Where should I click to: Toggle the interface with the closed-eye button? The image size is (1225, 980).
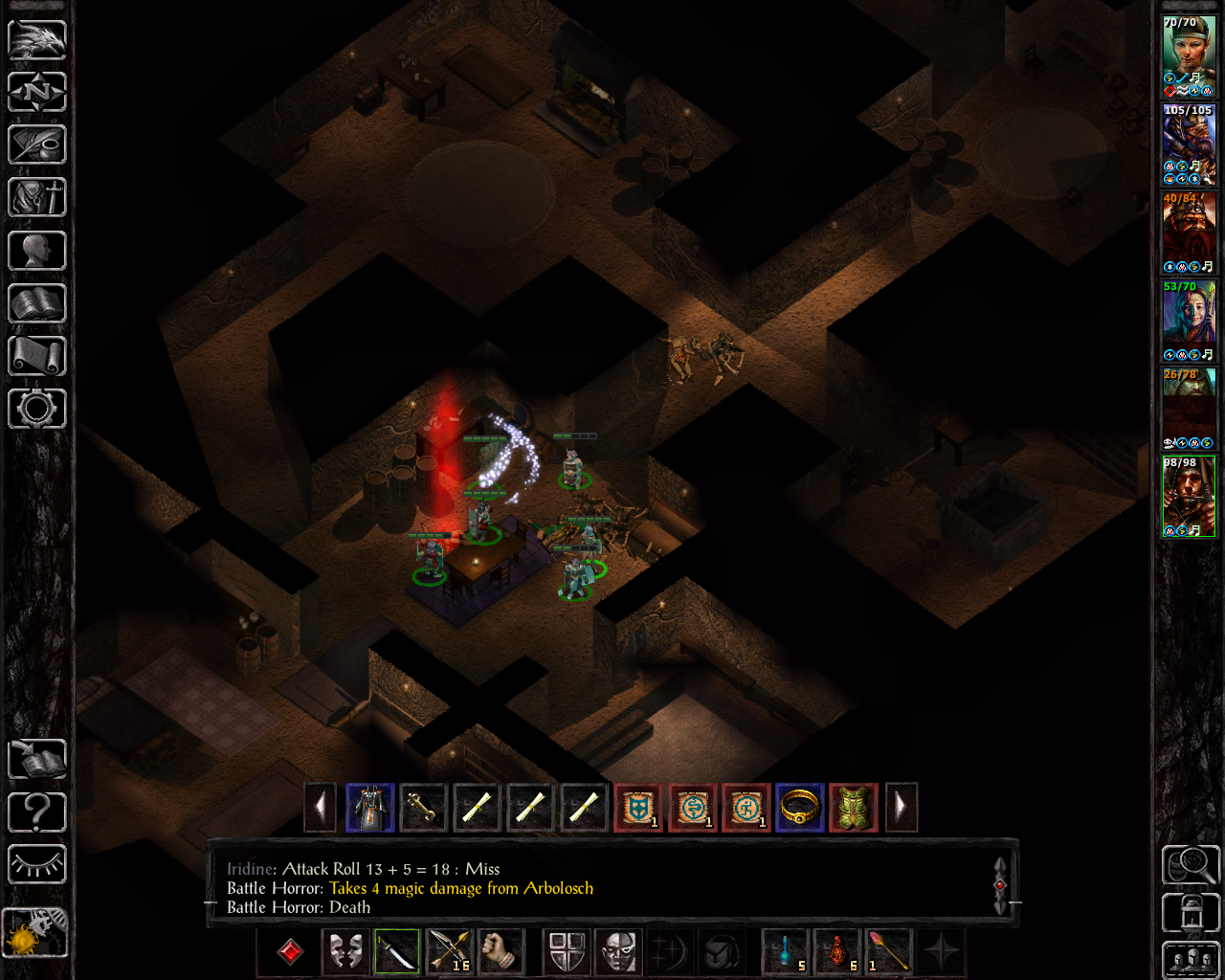(x=37, y=865)
